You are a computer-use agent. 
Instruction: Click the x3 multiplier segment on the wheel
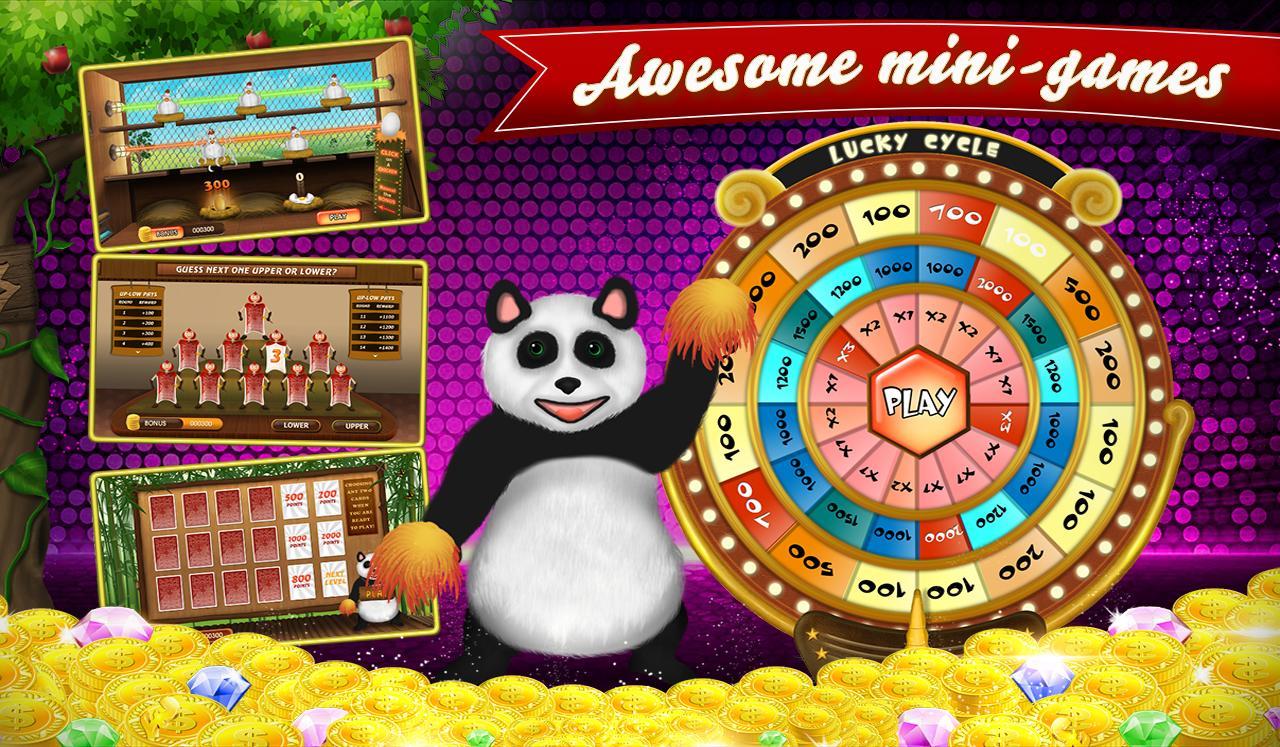[x=848, y=352]
